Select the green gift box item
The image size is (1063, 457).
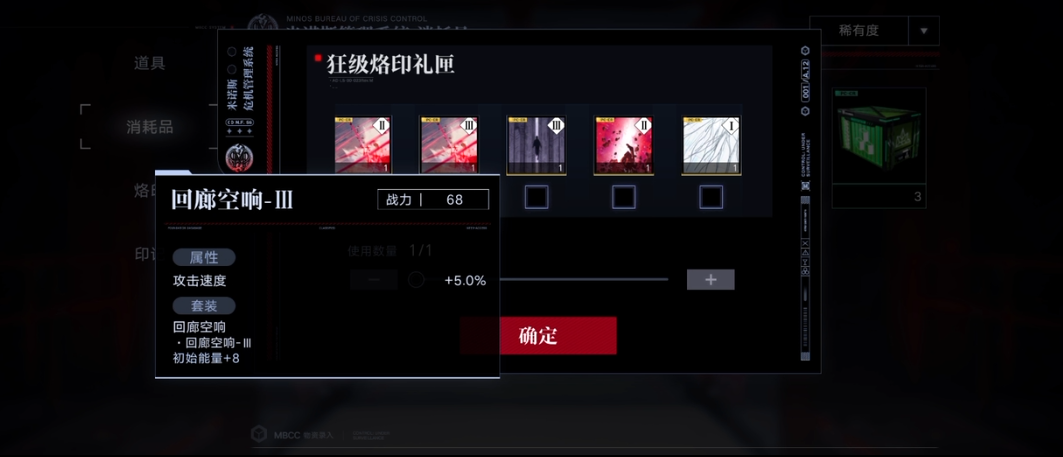(878, 136)
